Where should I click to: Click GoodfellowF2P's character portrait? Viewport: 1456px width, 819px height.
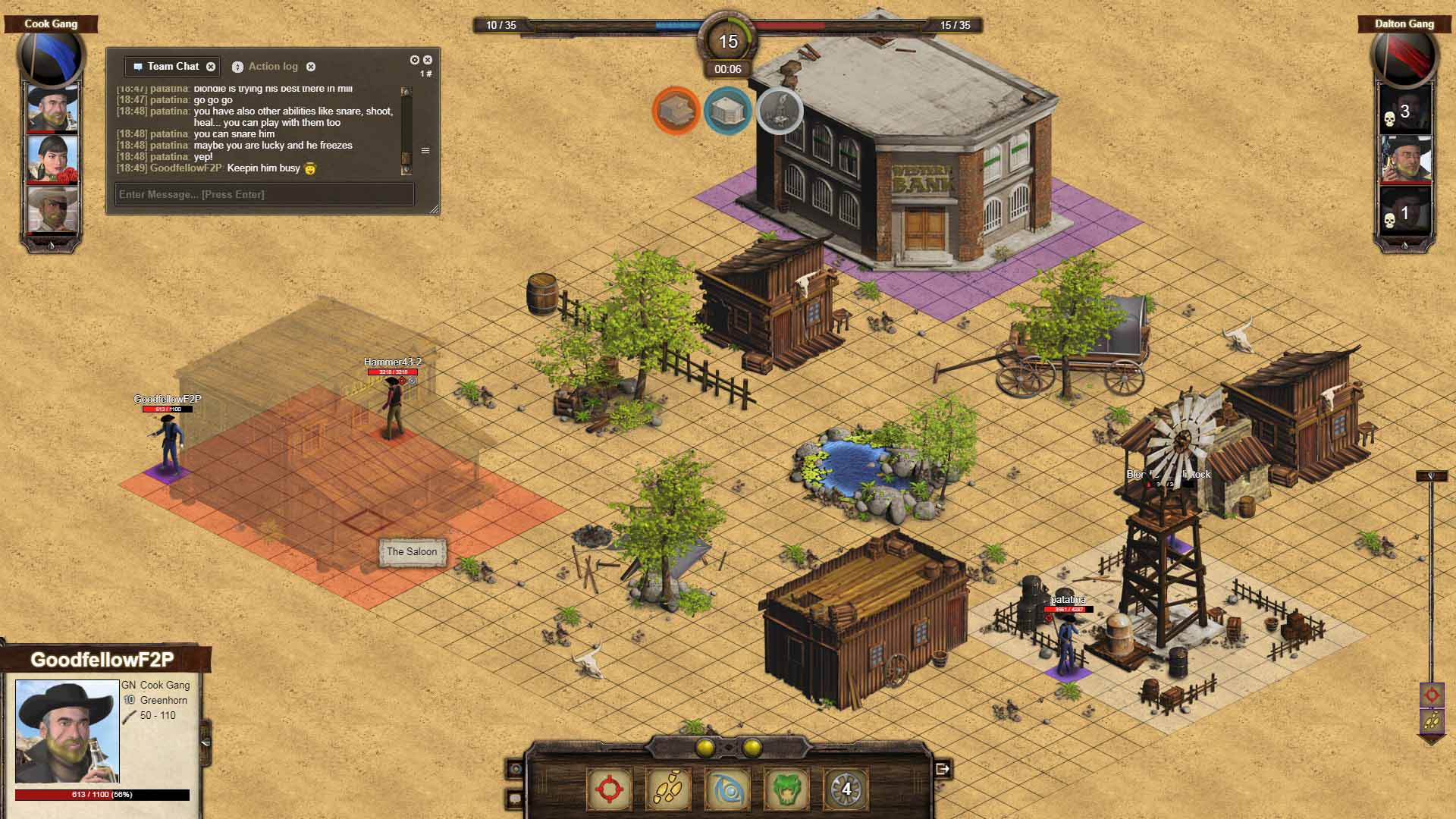(67, 731)
